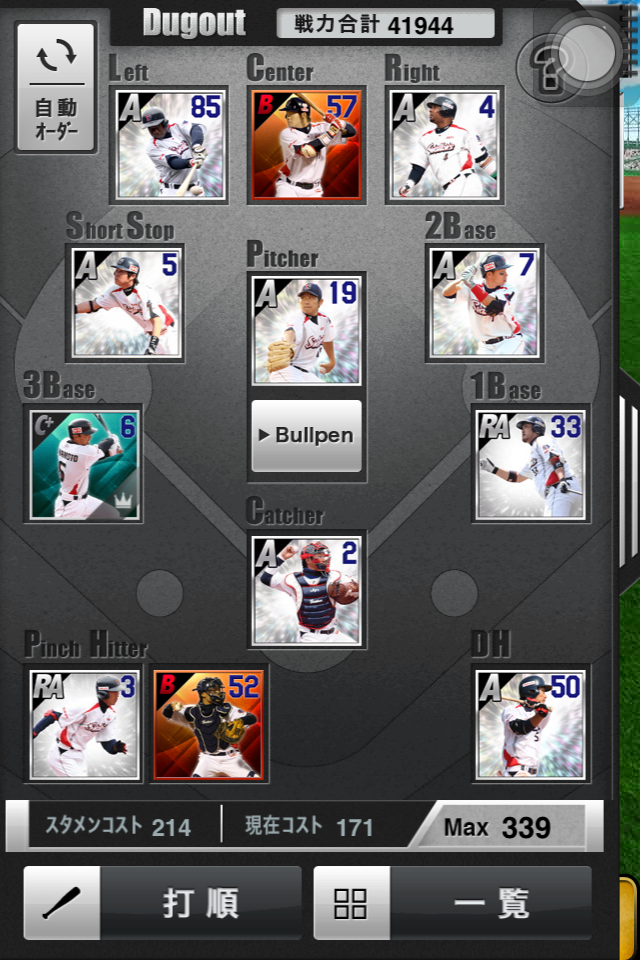Image resolution: width=640 pixels, height=960 pixels.
Task: Select the Left fielder card number 85
Action: click(x=169, y=143)
